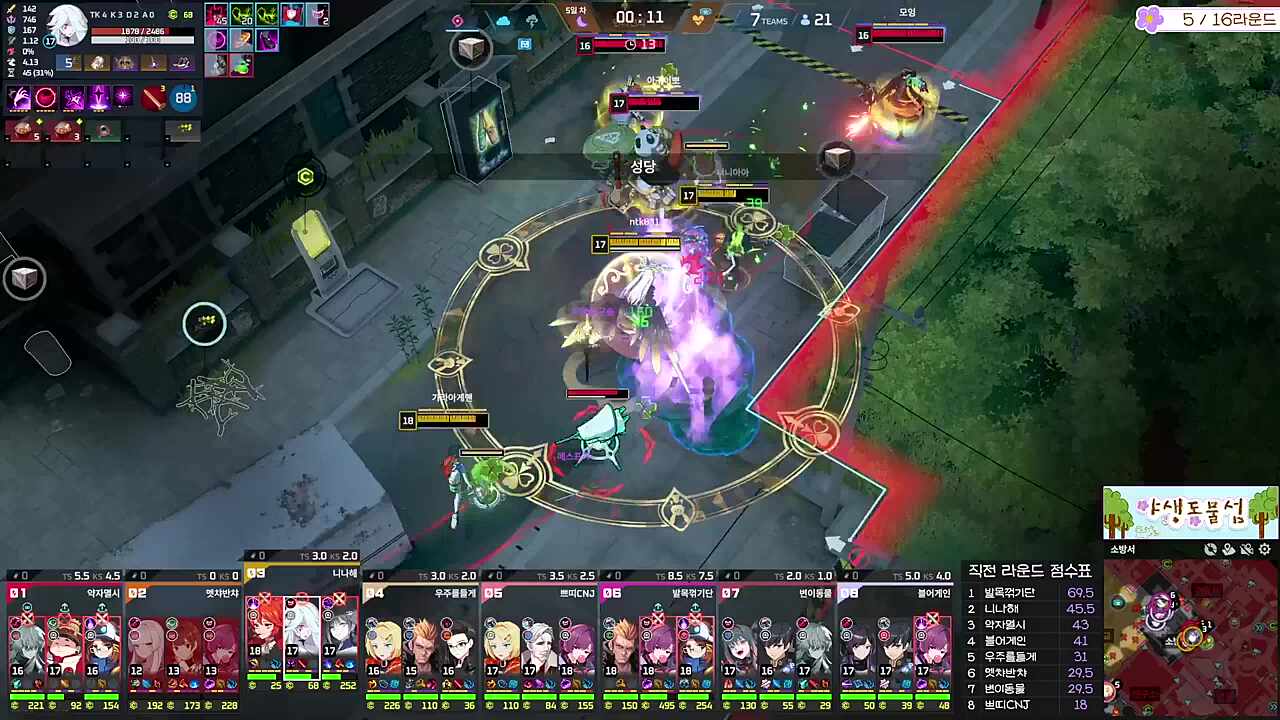Select the highlighted white-haired player in team 03
Screen dimensions: 1280x720
pos(301,632)
